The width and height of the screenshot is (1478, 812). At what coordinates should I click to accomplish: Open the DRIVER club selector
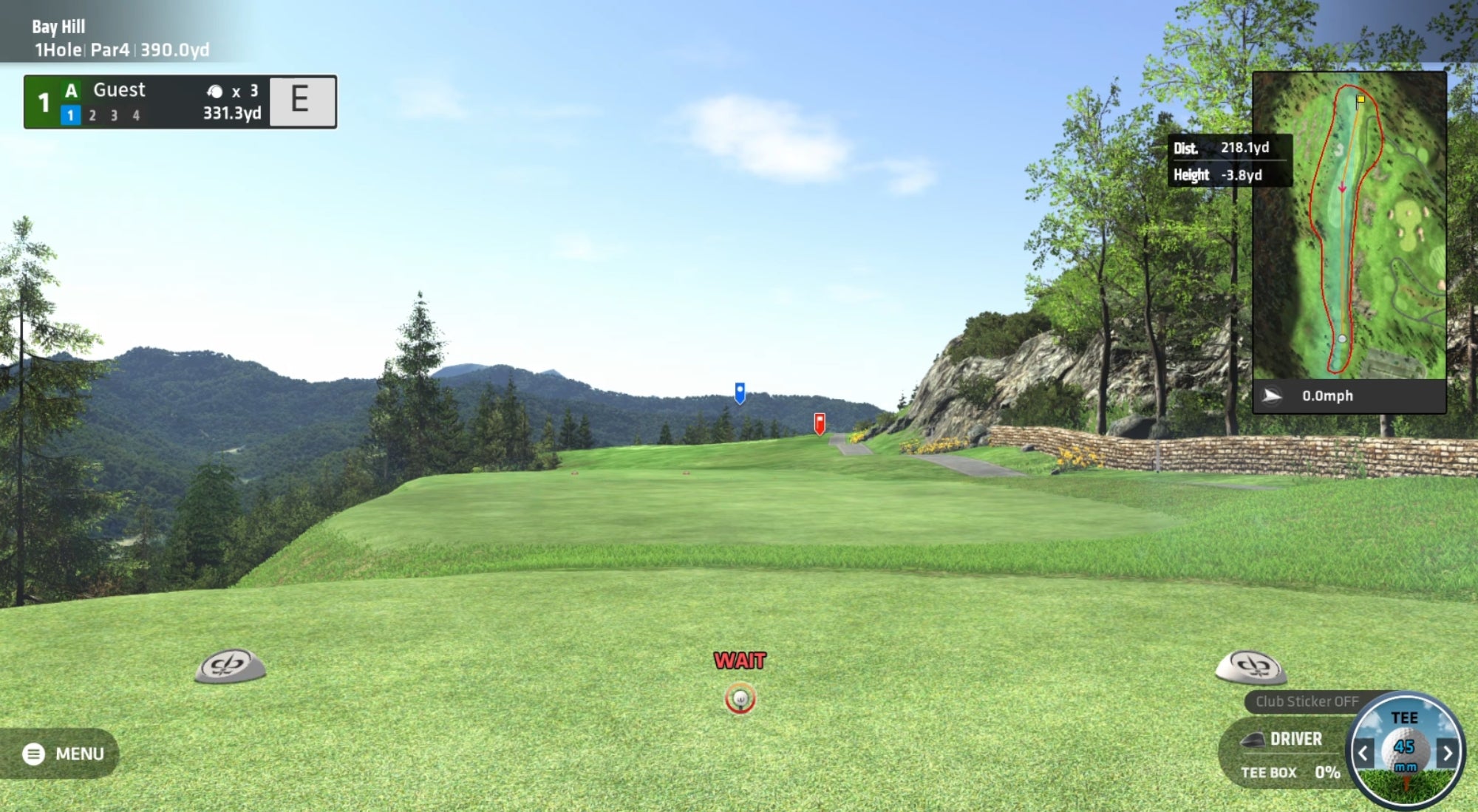click(x=1286, y=739)
